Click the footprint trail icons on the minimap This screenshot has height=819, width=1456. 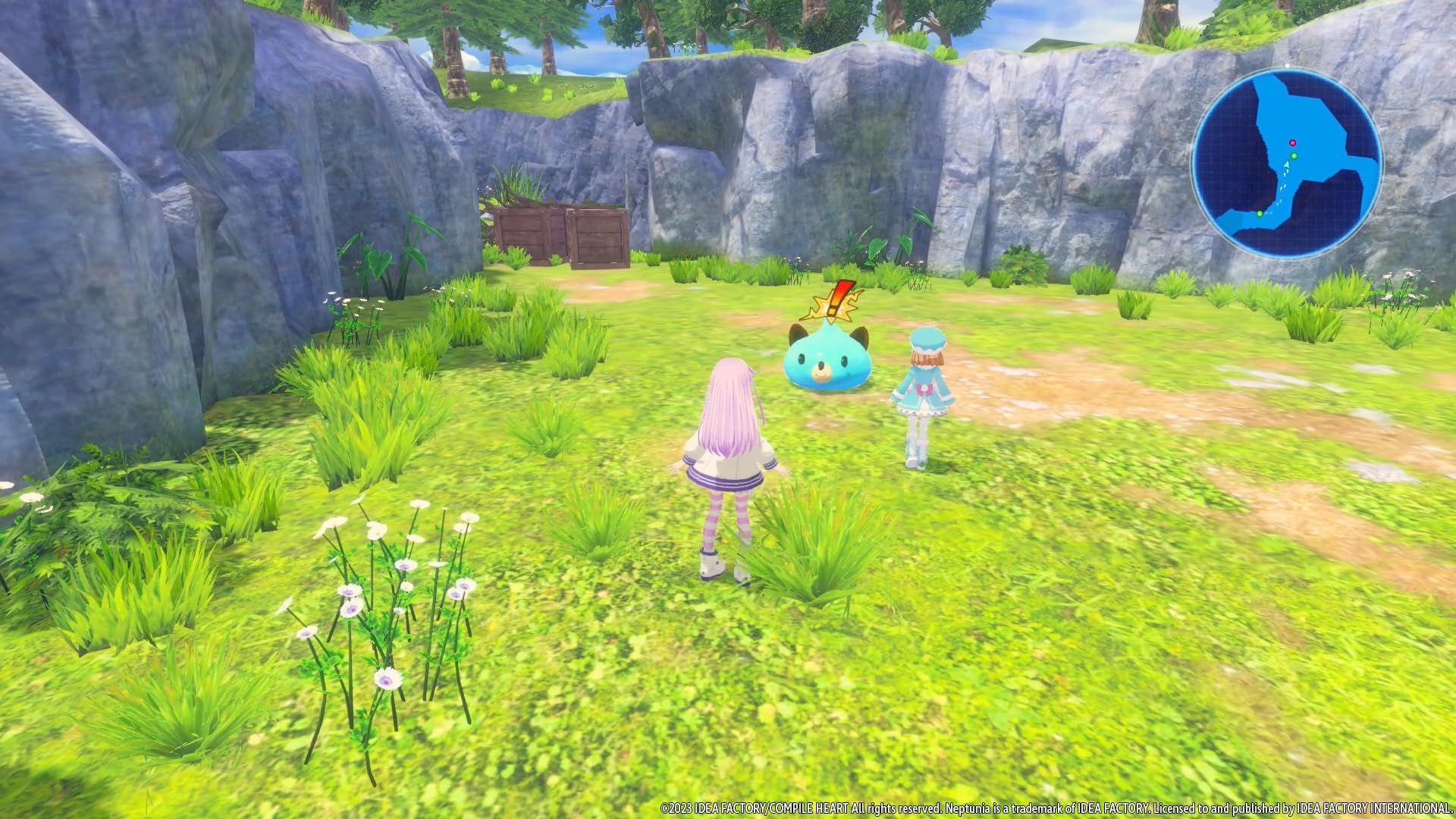click(x=1283, y=186)
